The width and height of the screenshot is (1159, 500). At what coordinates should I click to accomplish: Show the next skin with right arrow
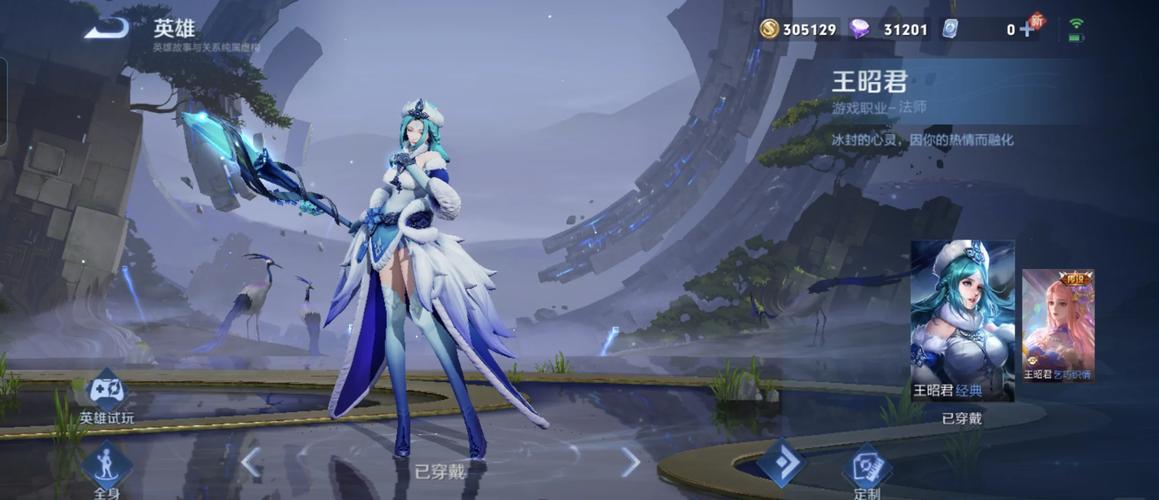(630, 462)
